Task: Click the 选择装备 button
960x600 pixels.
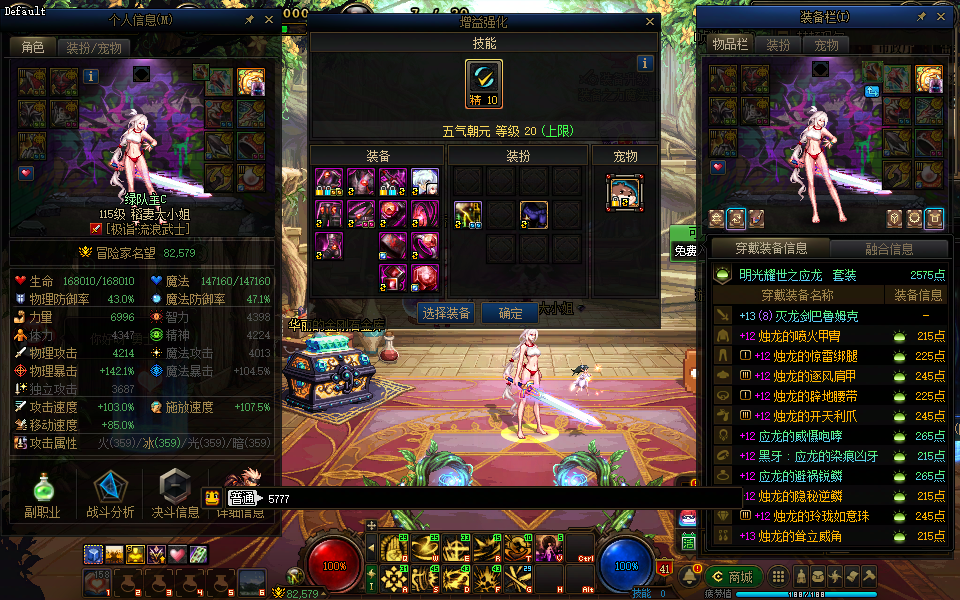Action: pyautogui.click(x=446, y=313)
